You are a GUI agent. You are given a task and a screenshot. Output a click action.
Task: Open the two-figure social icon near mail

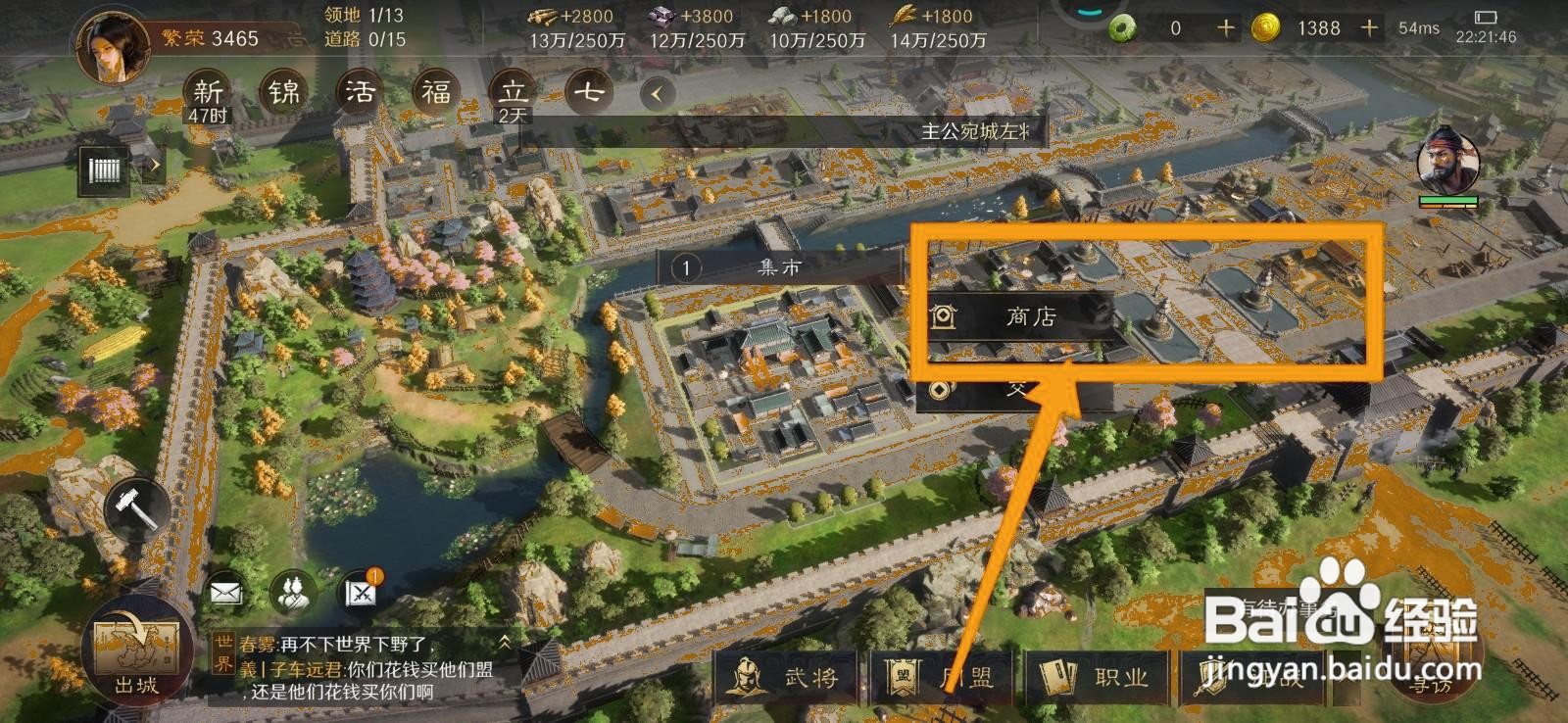294,592
